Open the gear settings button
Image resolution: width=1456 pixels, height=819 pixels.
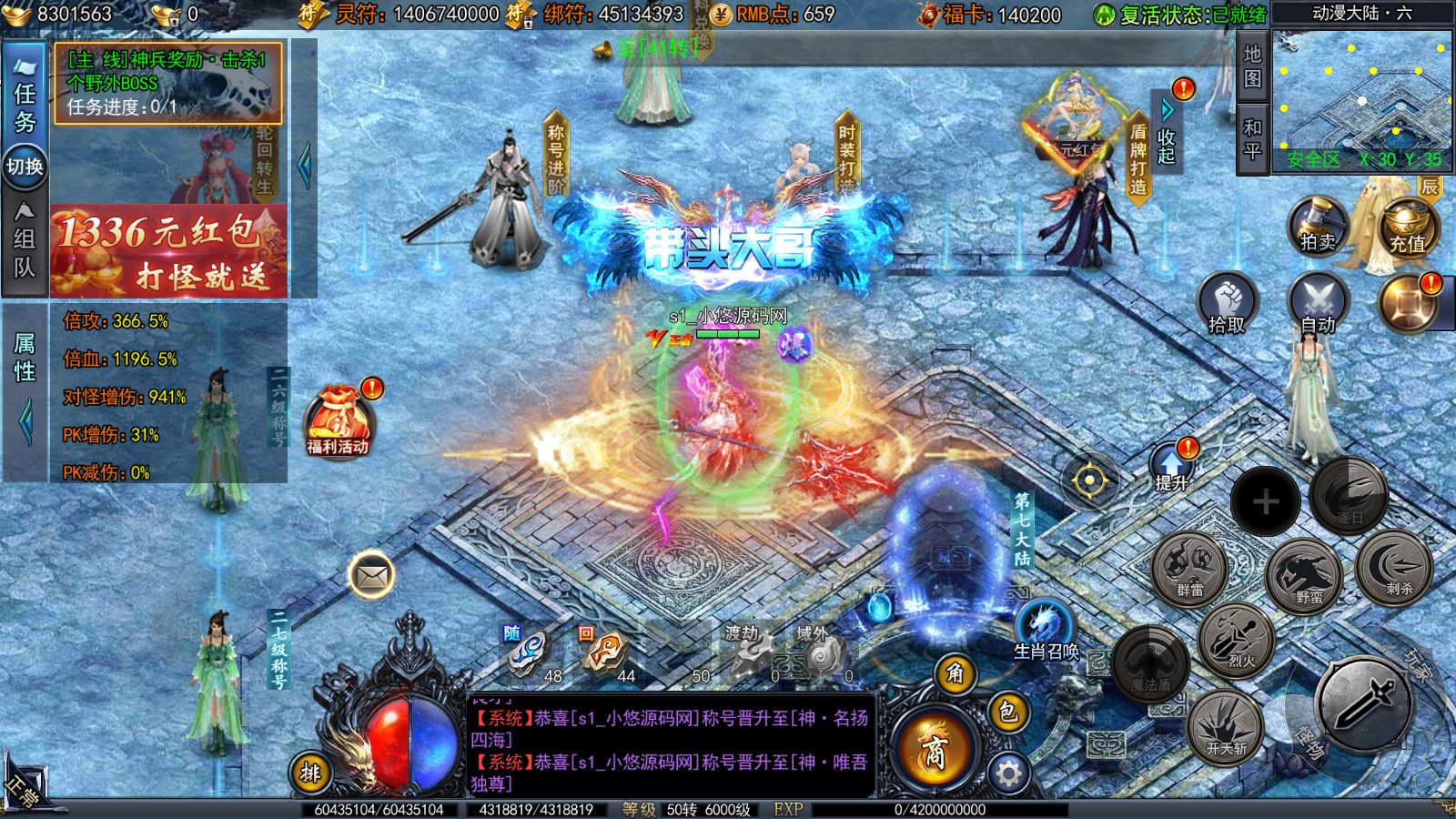1008,773
